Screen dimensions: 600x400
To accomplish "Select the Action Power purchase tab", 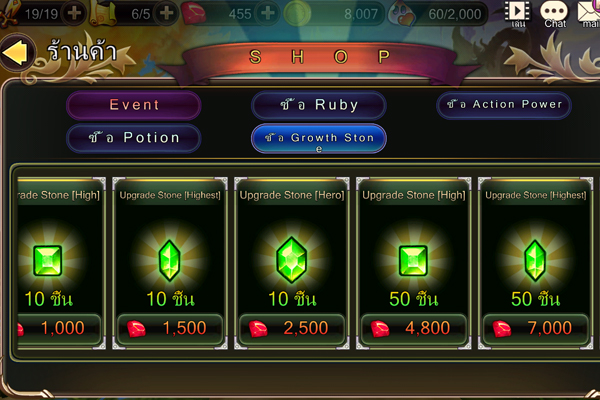I will (503, 104).
